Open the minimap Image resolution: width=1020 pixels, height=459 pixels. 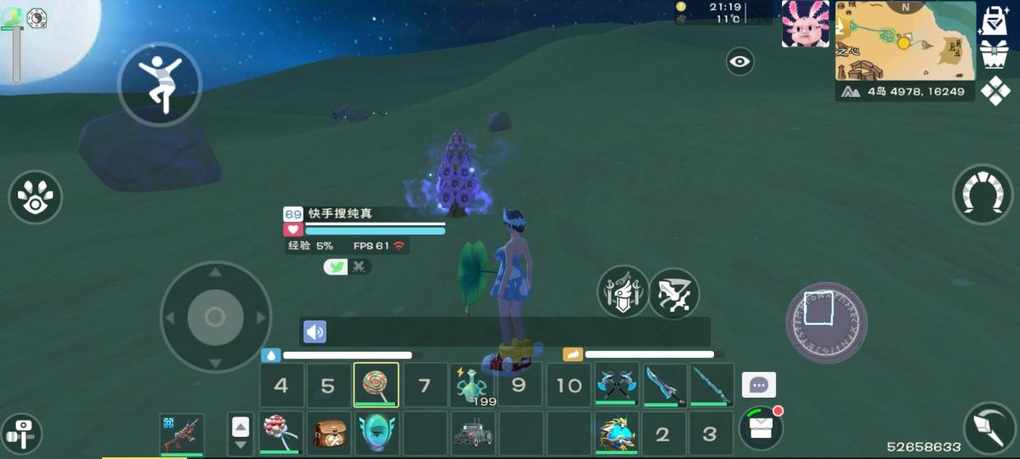click(905, 40)
